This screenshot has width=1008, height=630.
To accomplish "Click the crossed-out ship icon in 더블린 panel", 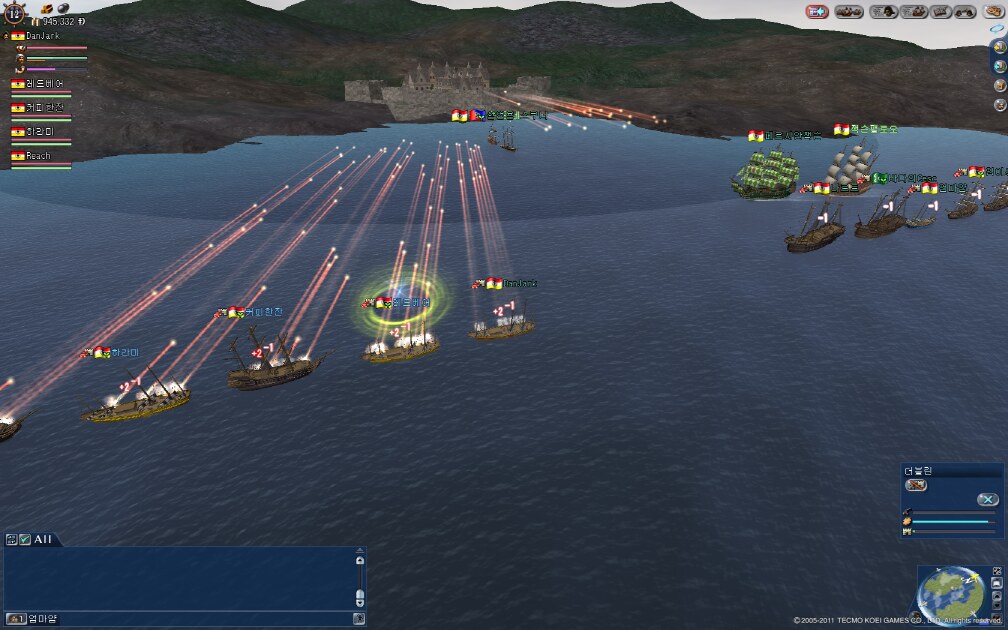I will click(915, 486).
